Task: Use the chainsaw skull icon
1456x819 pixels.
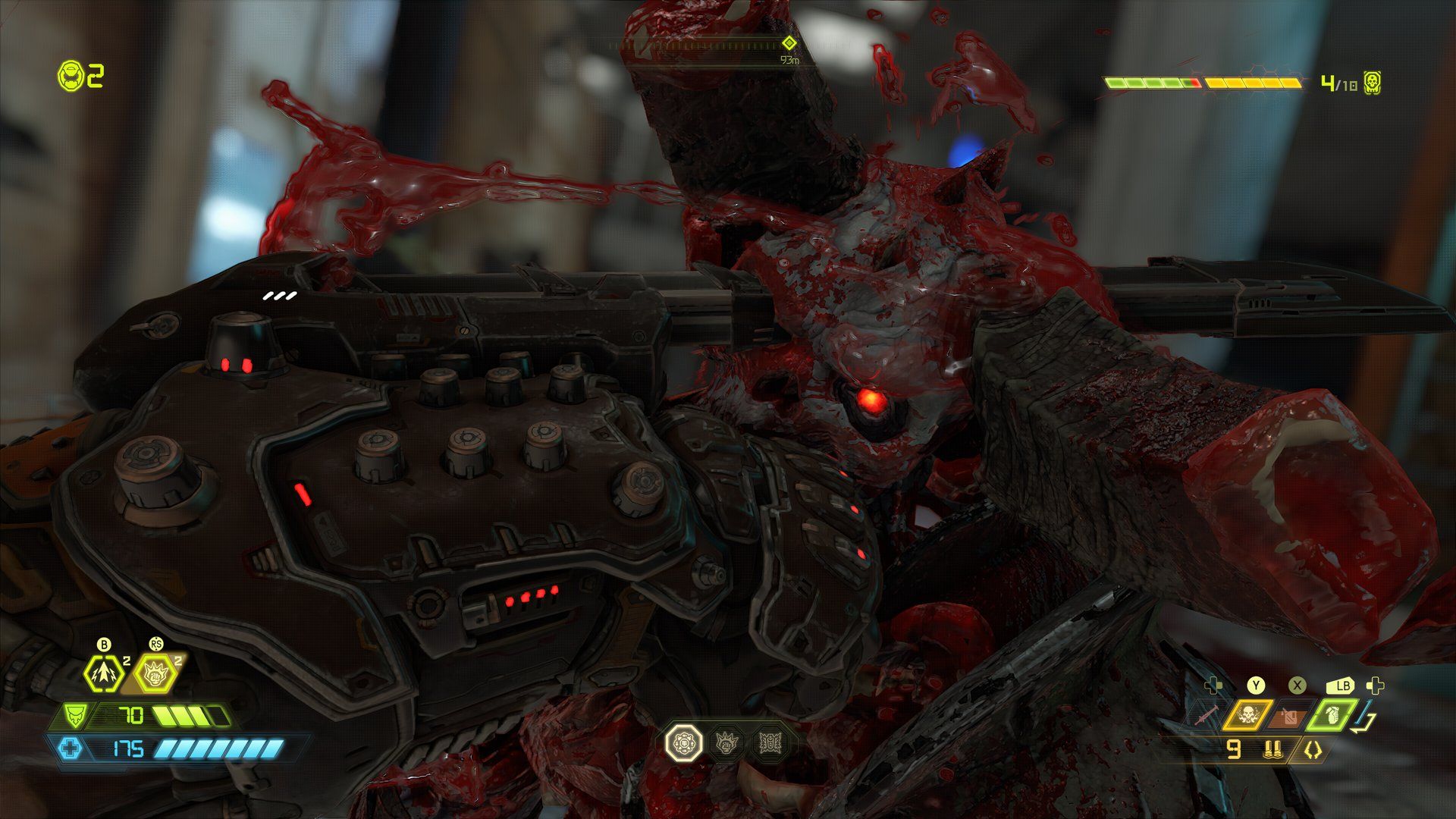Action: tap(1247, 714)
